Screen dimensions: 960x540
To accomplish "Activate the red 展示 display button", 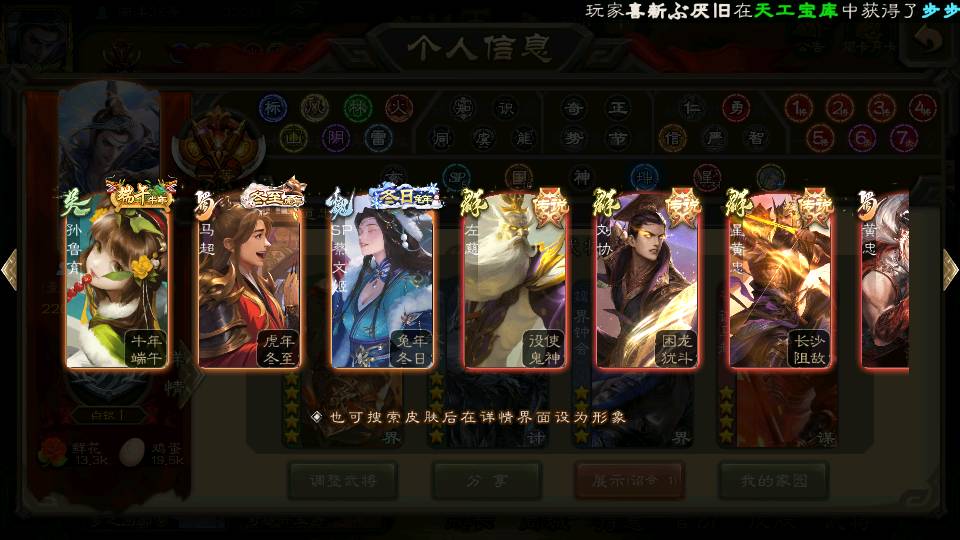I will tap(629, 481).
